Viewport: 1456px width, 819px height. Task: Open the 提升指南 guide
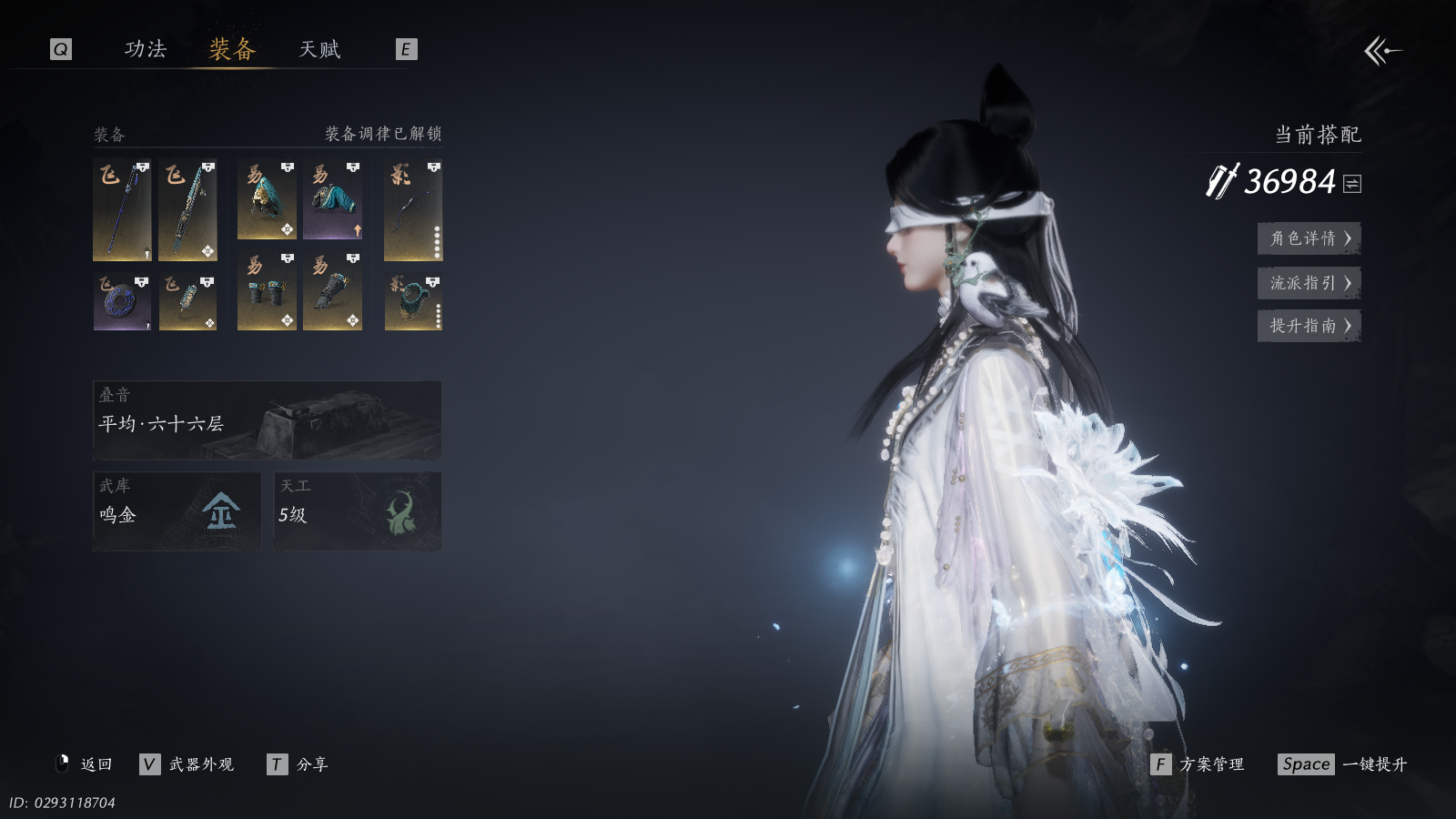[x=1309, y=326]
